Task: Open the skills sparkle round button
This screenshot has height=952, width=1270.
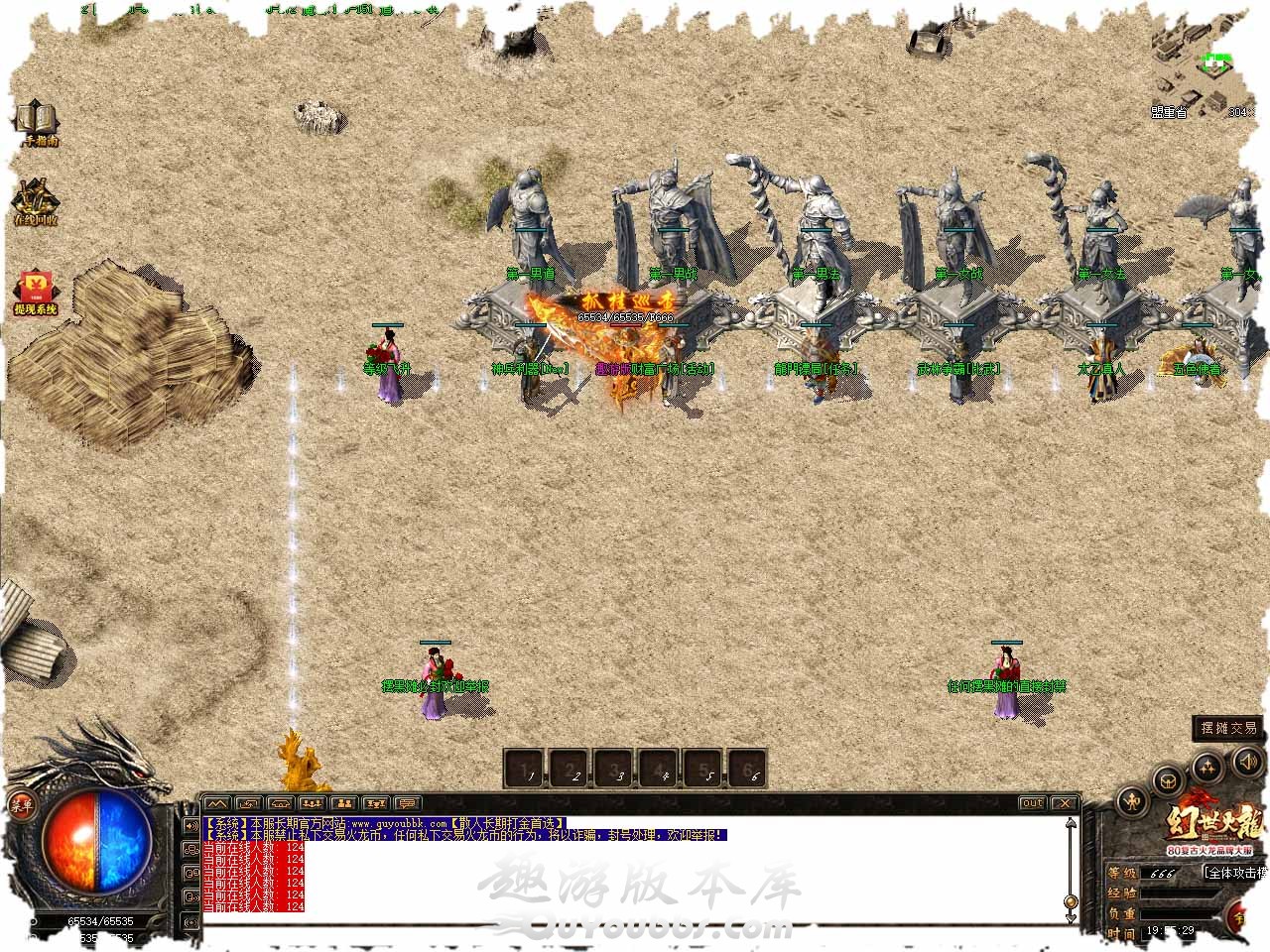Action: coord(1206,767)
